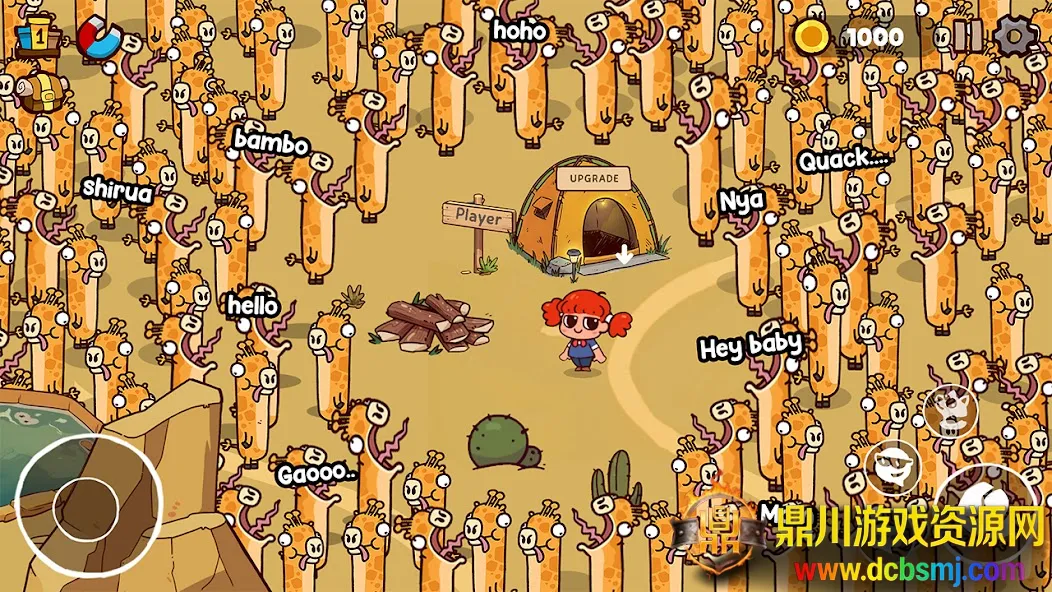Image resolution: width=1052 pixels, height=592 pixels.
Task: Open the leaderboard podium icon
Action: pyautogui.click(x=36, y=36)
